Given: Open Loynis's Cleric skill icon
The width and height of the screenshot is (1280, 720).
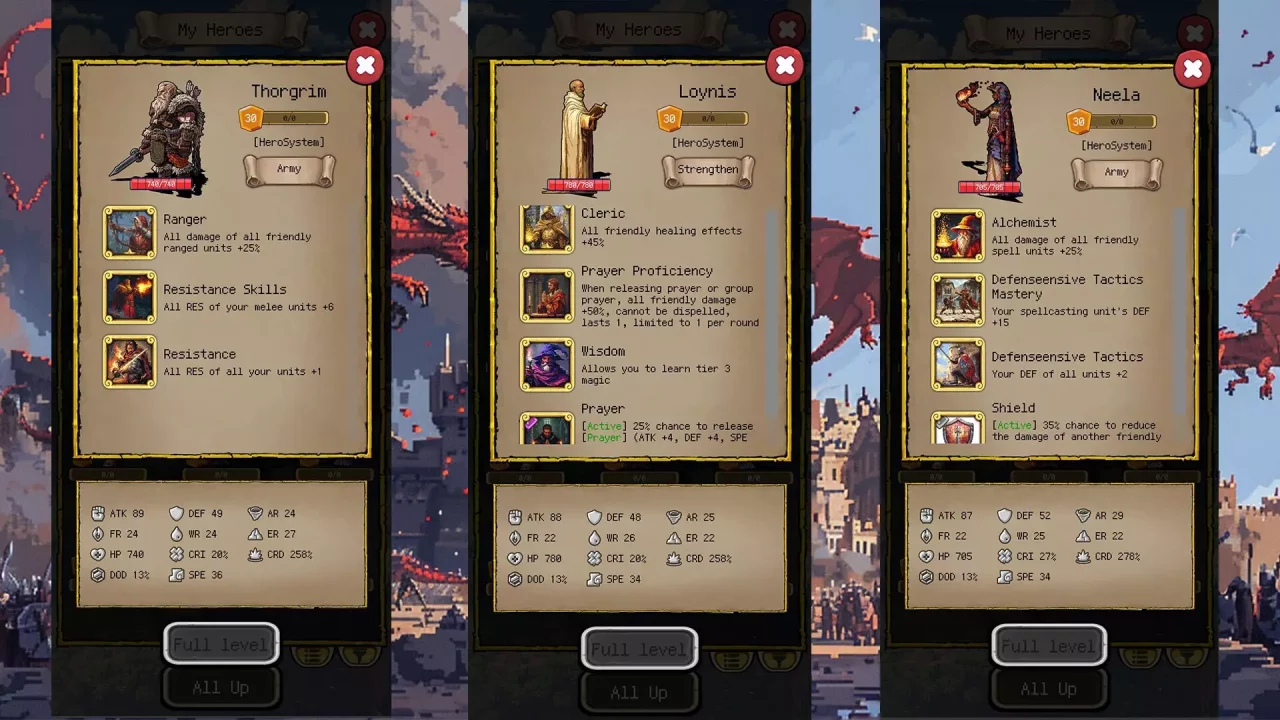Looking at the screenshot, I should coord(546,228).
